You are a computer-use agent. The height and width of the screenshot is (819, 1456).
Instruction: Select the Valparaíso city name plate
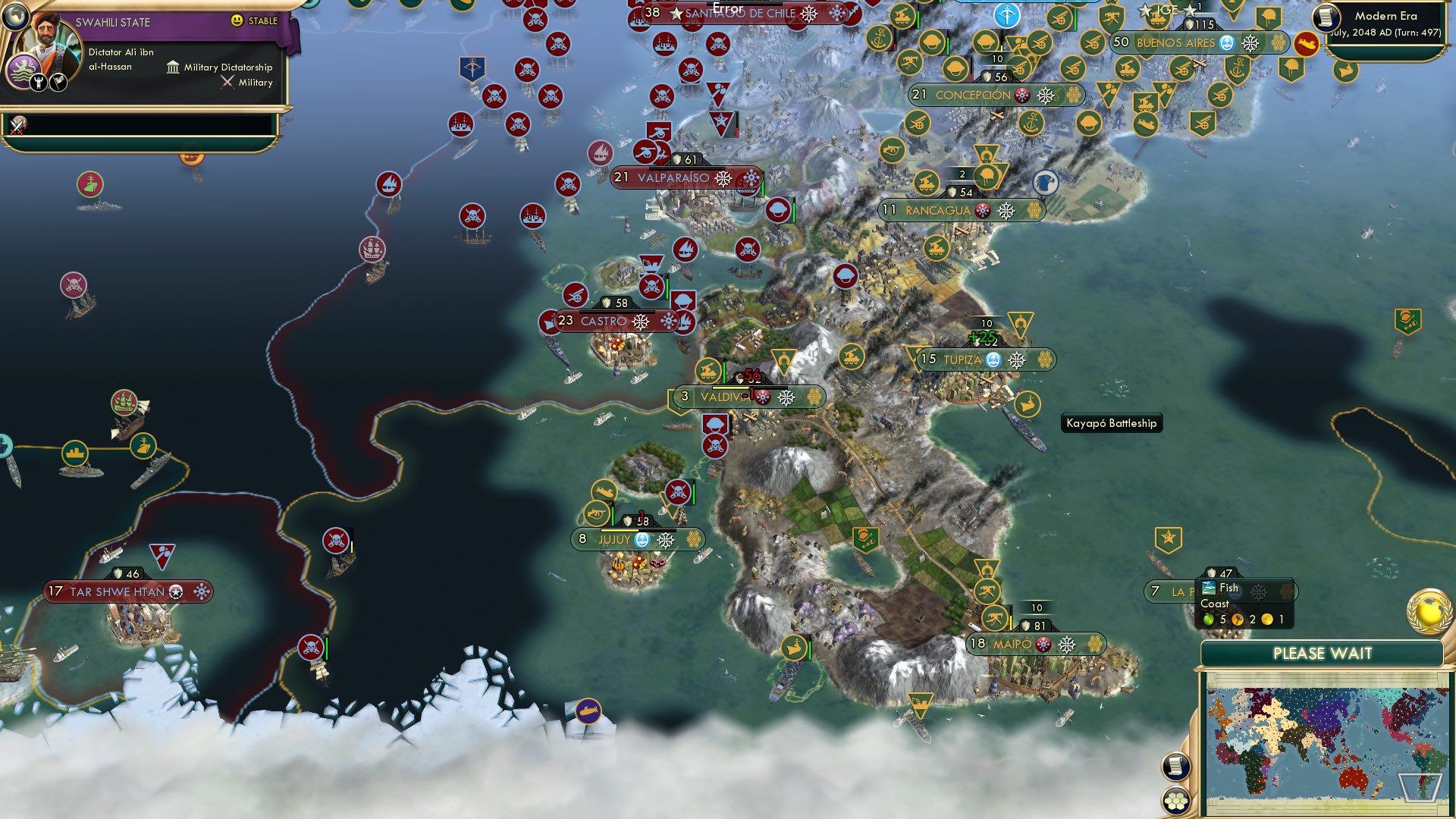click(674, 179)
